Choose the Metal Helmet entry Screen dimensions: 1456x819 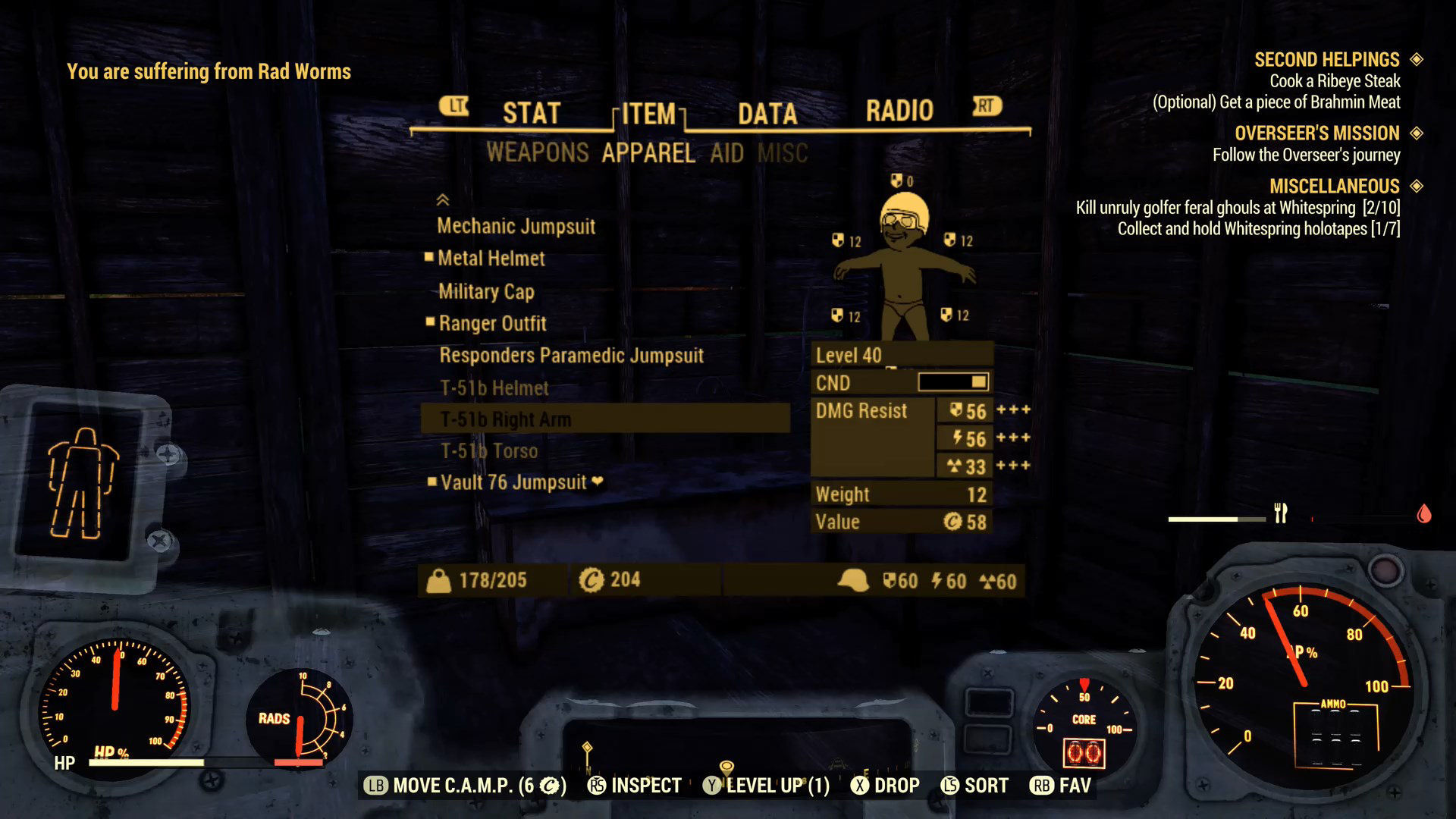491,259
